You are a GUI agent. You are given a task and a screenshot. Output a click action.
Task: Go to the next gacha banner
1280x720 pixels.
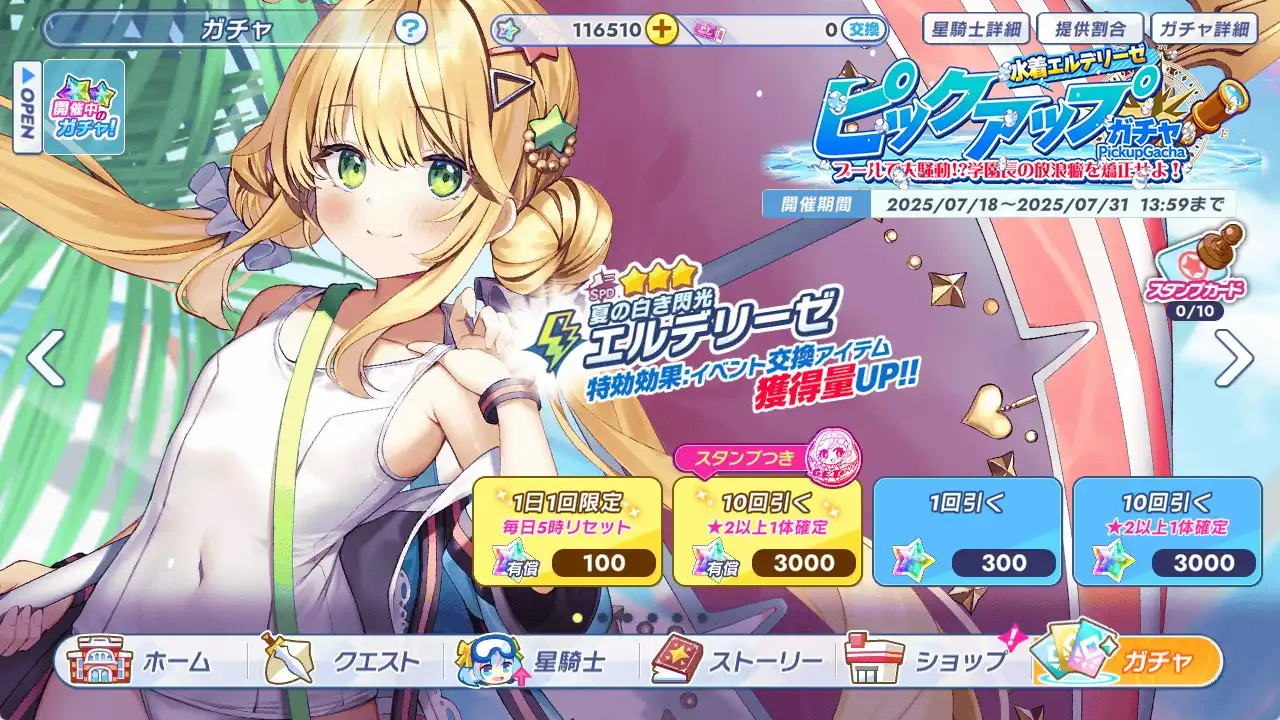click(1234, 358)
